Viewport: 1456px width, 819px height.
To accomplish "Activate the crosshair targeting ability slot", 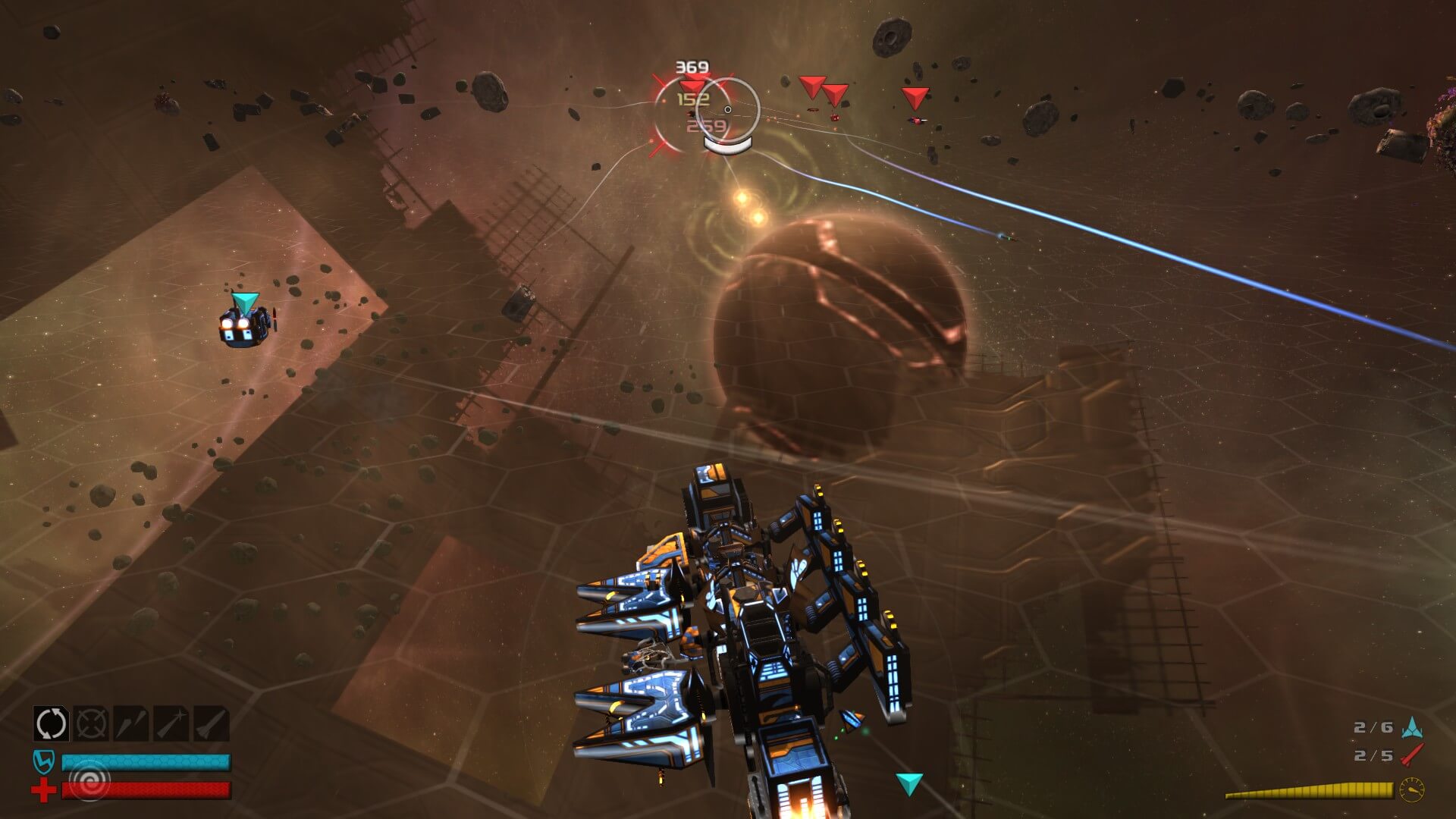I will [91, 723].
